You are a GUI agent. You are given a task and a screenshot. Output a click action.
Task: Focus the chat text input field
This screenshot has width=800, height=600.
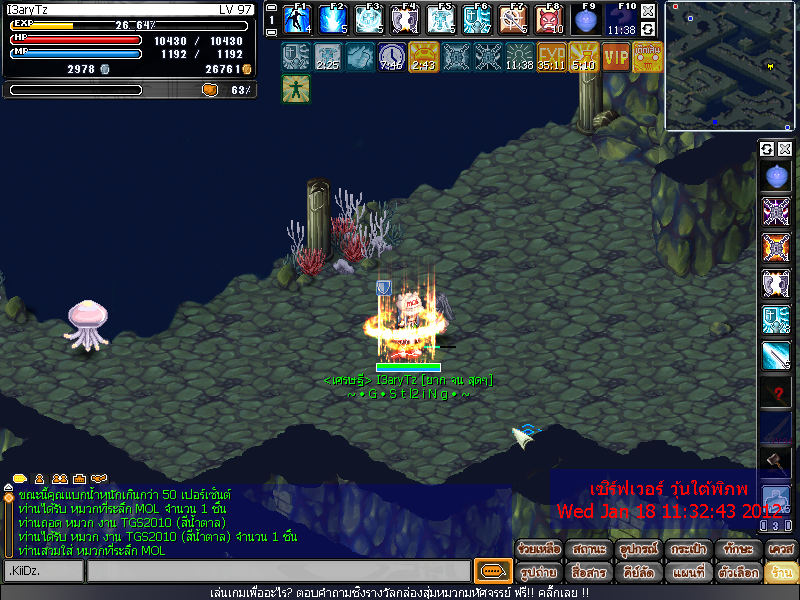278,572
